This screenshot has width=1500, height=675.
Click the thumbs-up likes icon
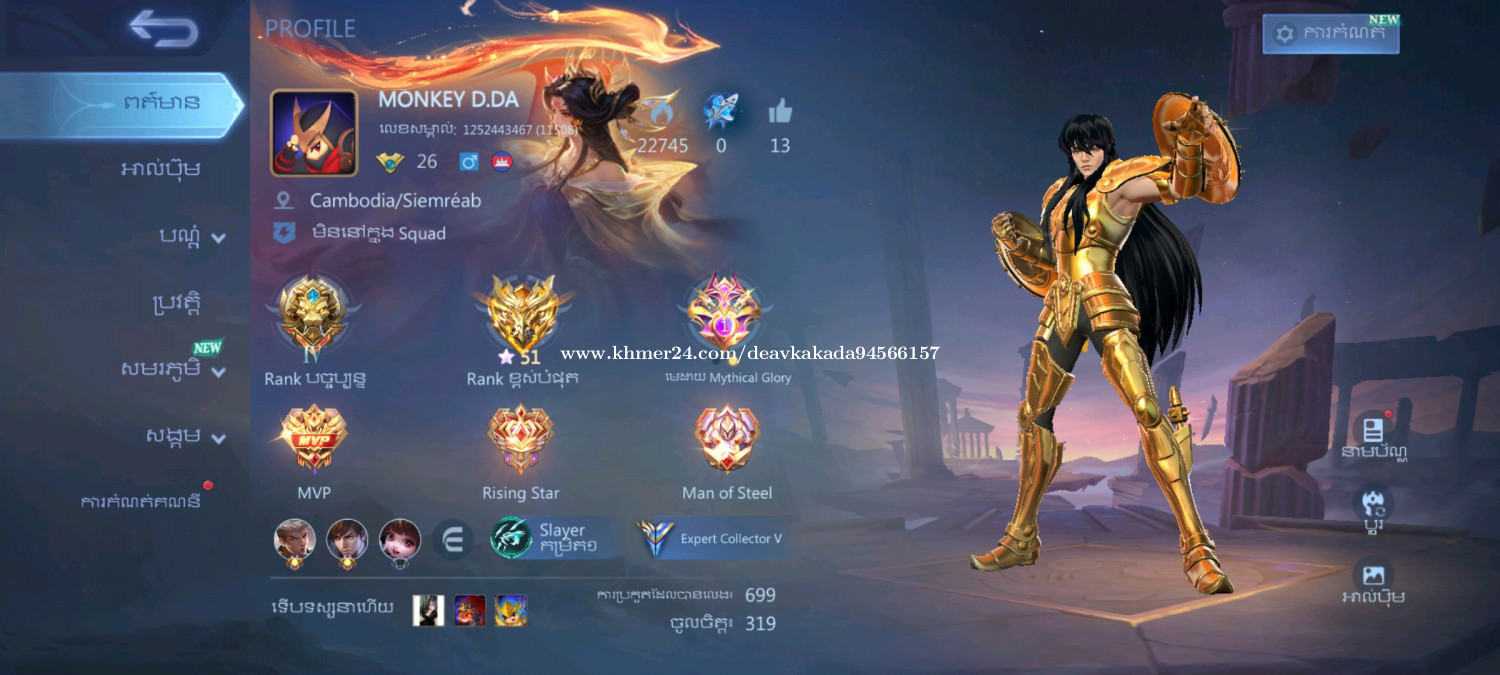(780, 113)
